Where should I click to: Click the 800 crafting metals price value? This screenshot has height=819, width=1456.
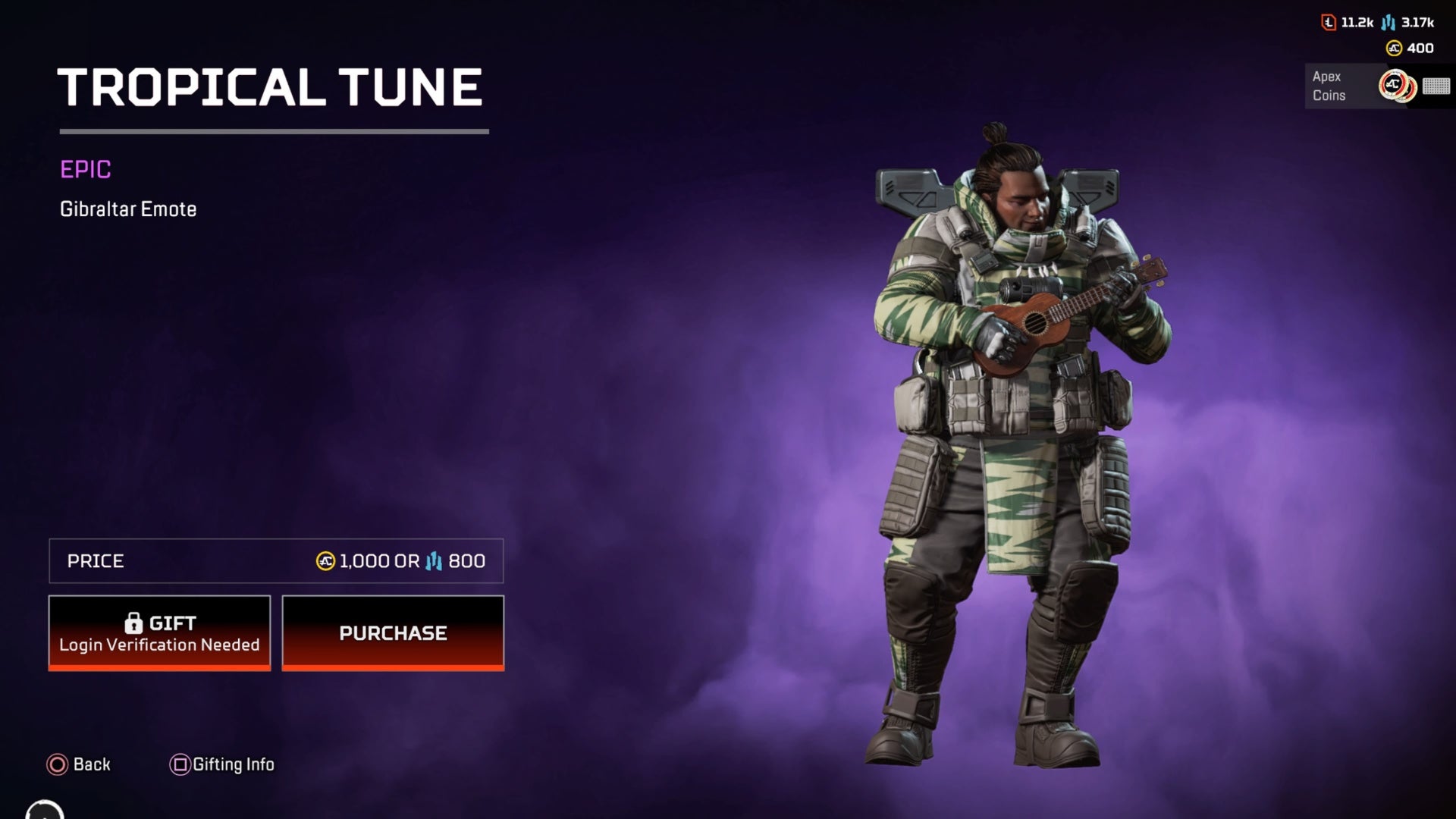click(466, 561)
